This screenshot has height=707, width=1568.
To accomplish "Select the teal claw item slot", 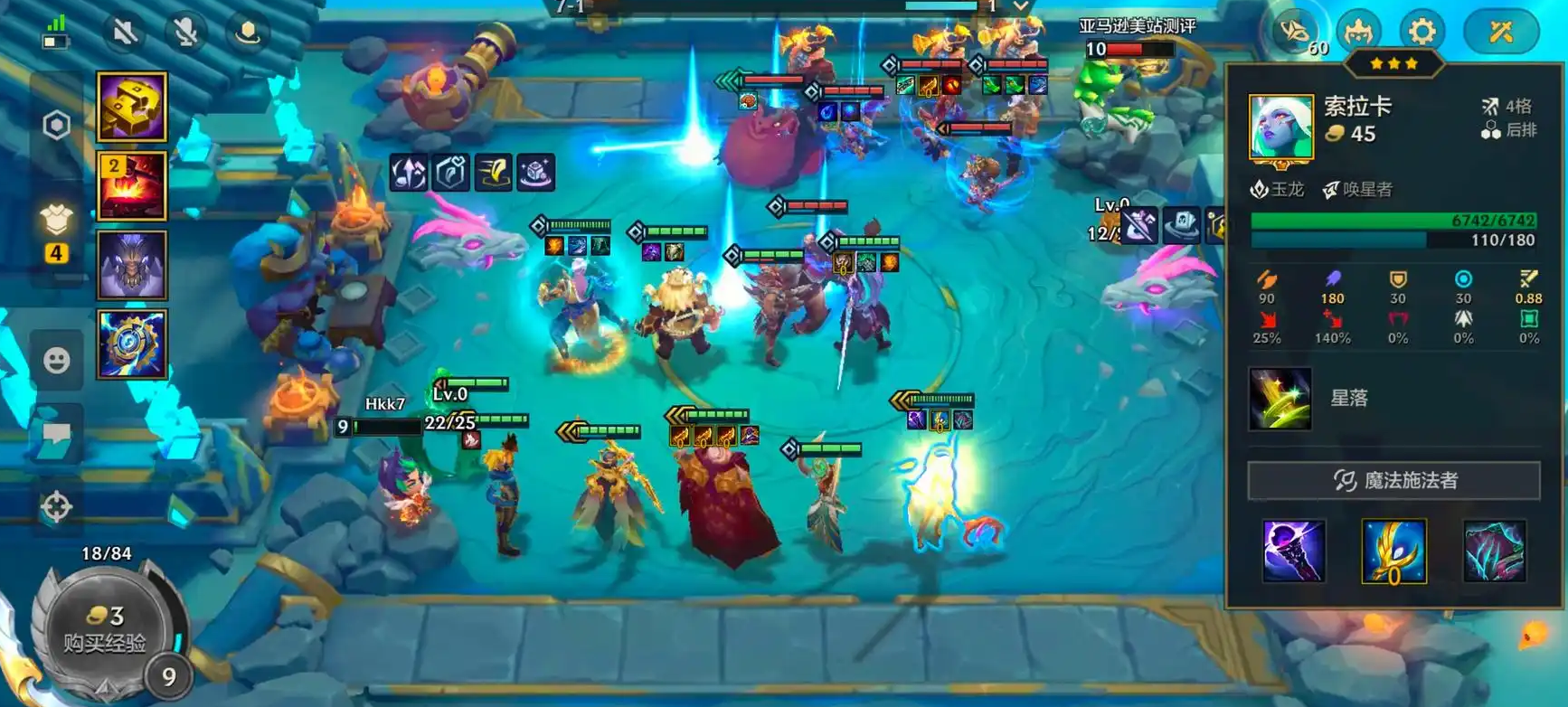I will (1494, 551).
